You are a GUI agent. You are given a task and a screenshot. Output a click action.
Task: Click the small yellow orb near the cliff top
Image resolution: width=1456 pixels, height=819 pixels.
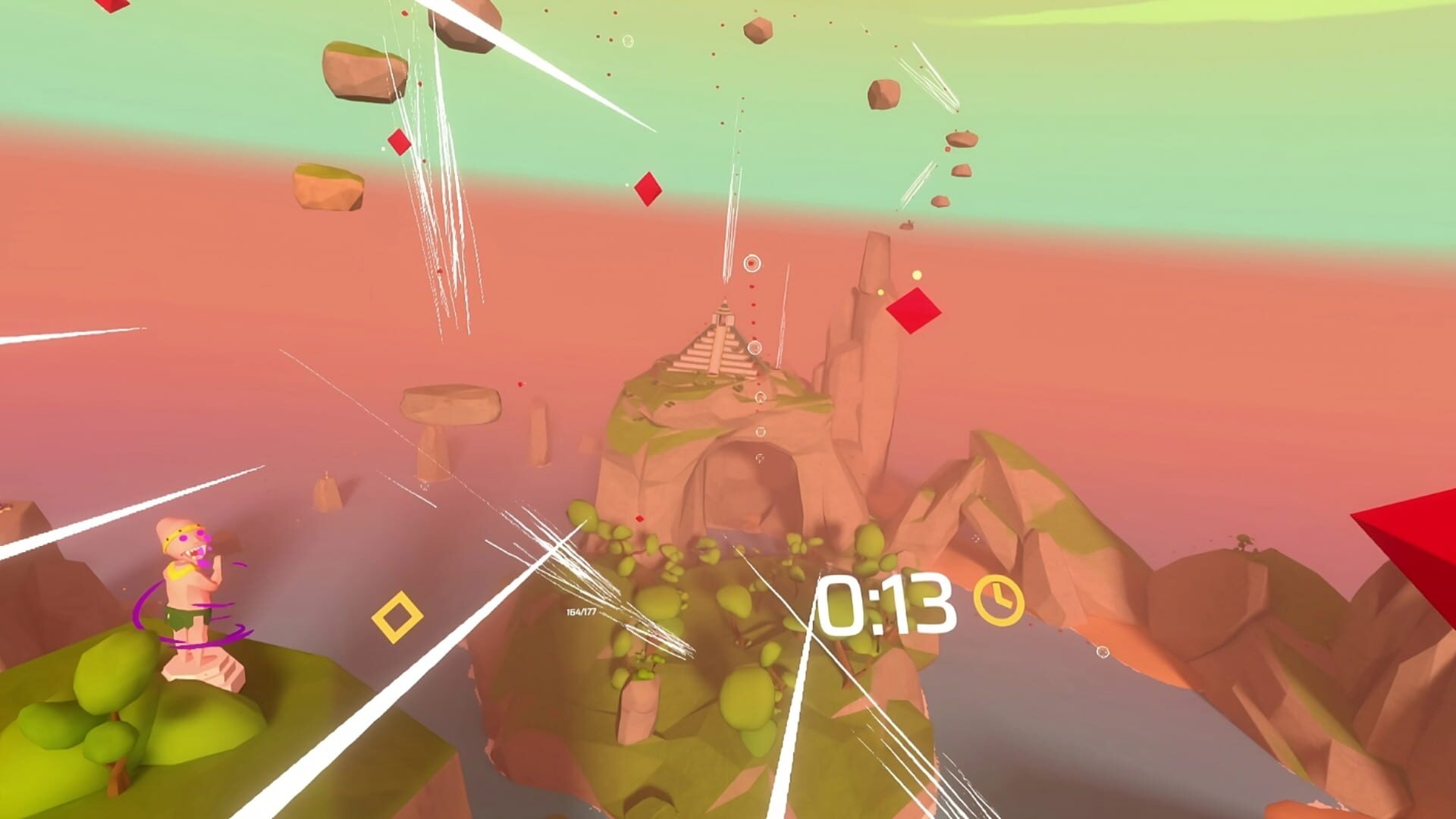916,275
